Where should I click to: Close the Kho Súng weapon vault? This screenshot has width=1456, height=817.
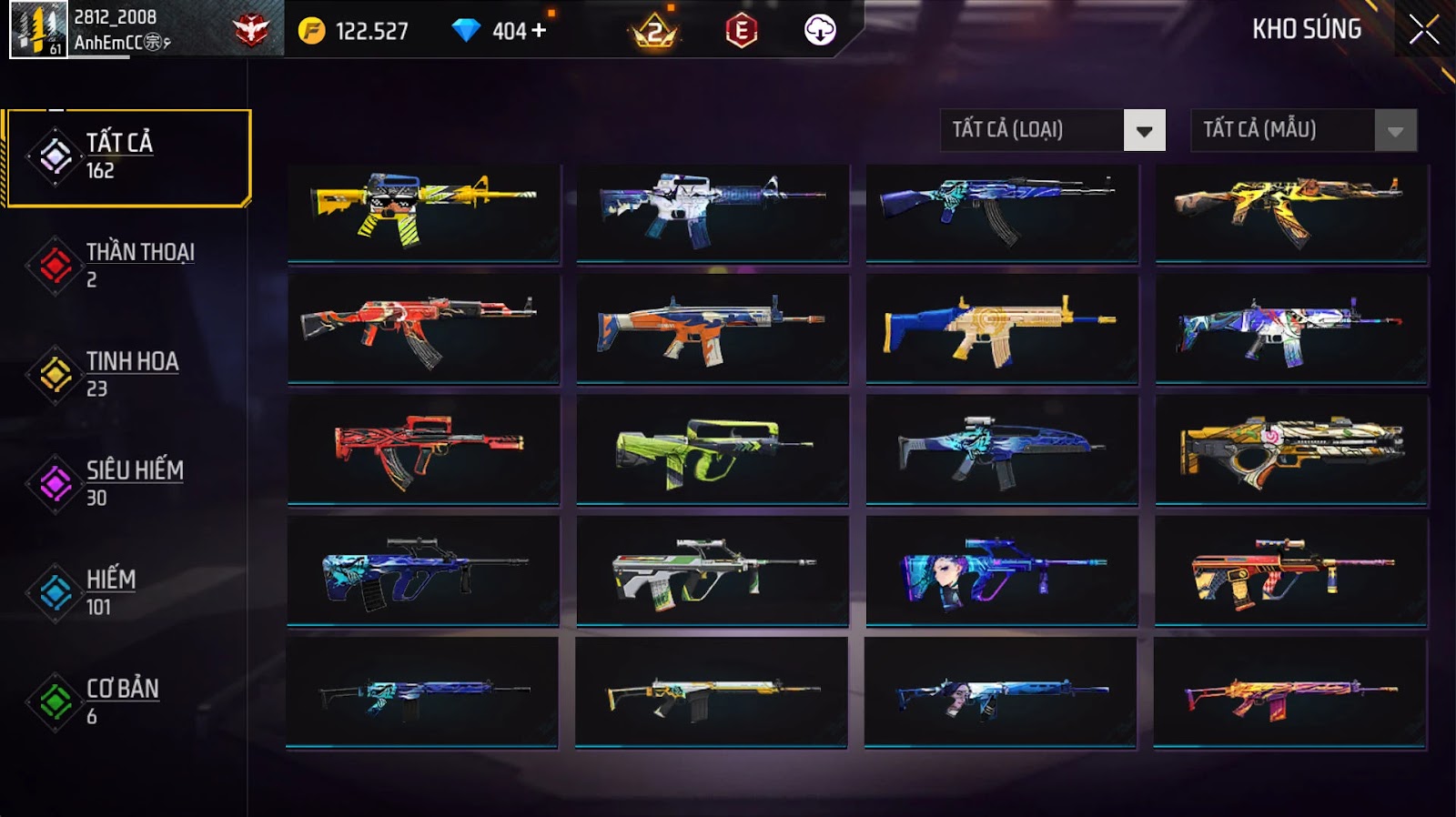click(x=1423, y=30)
